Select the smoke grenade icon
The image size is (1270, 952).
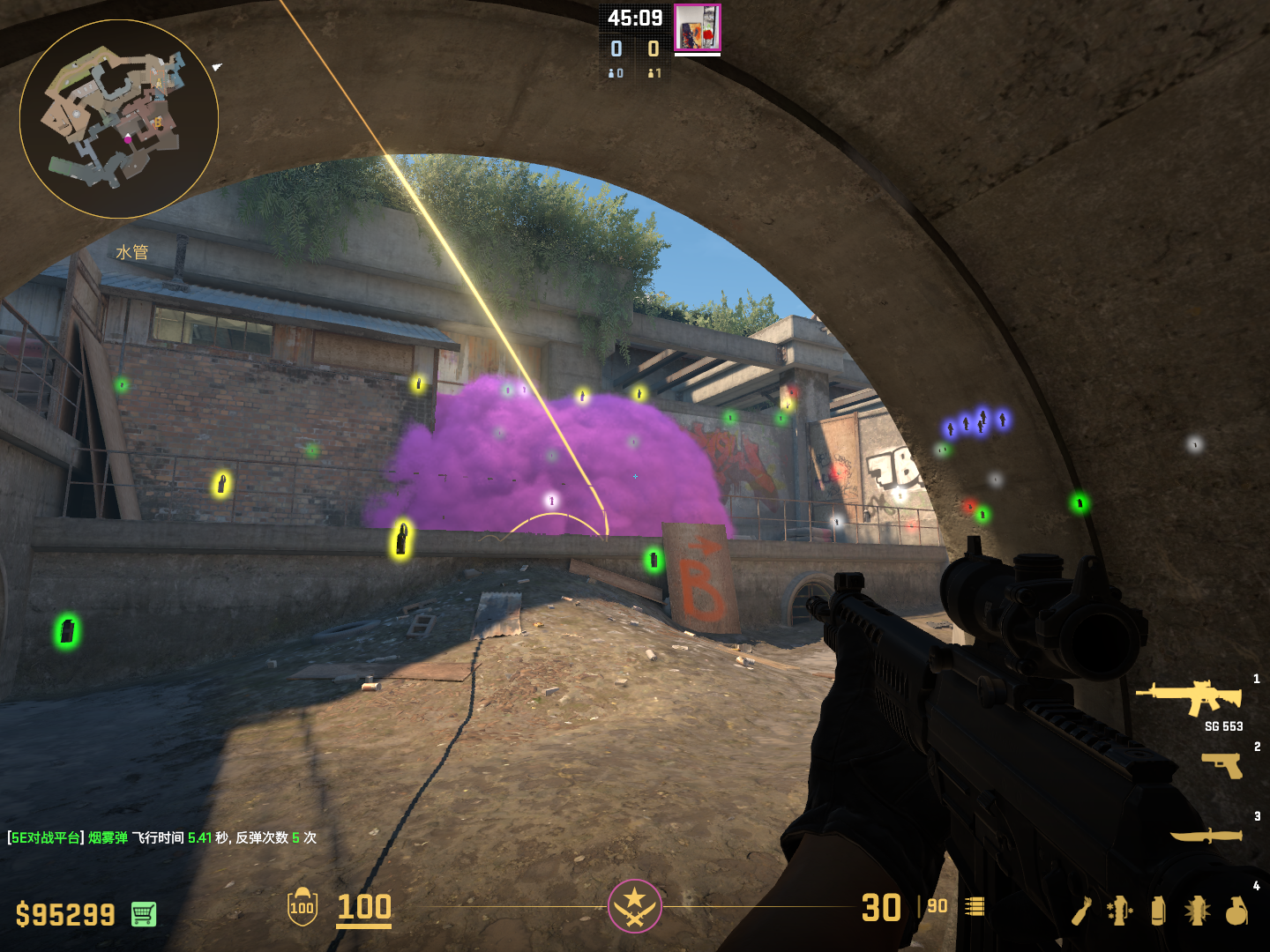point(1158,911)
